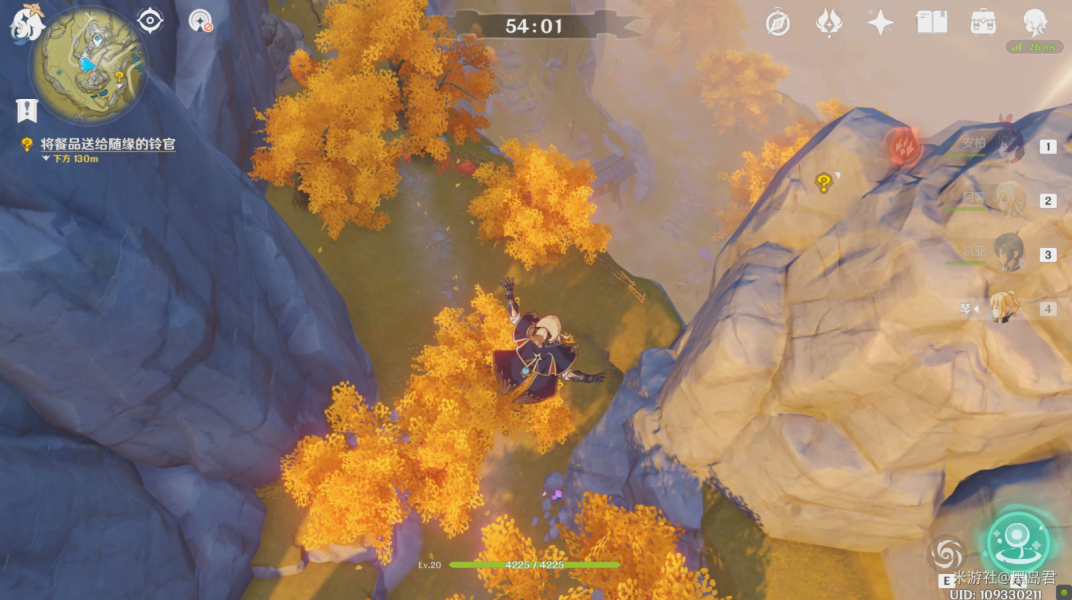Screen dimensions: 1072x600
Task: Select active party member 琴
Action: pyautogui.click(x=1004, y=308)
